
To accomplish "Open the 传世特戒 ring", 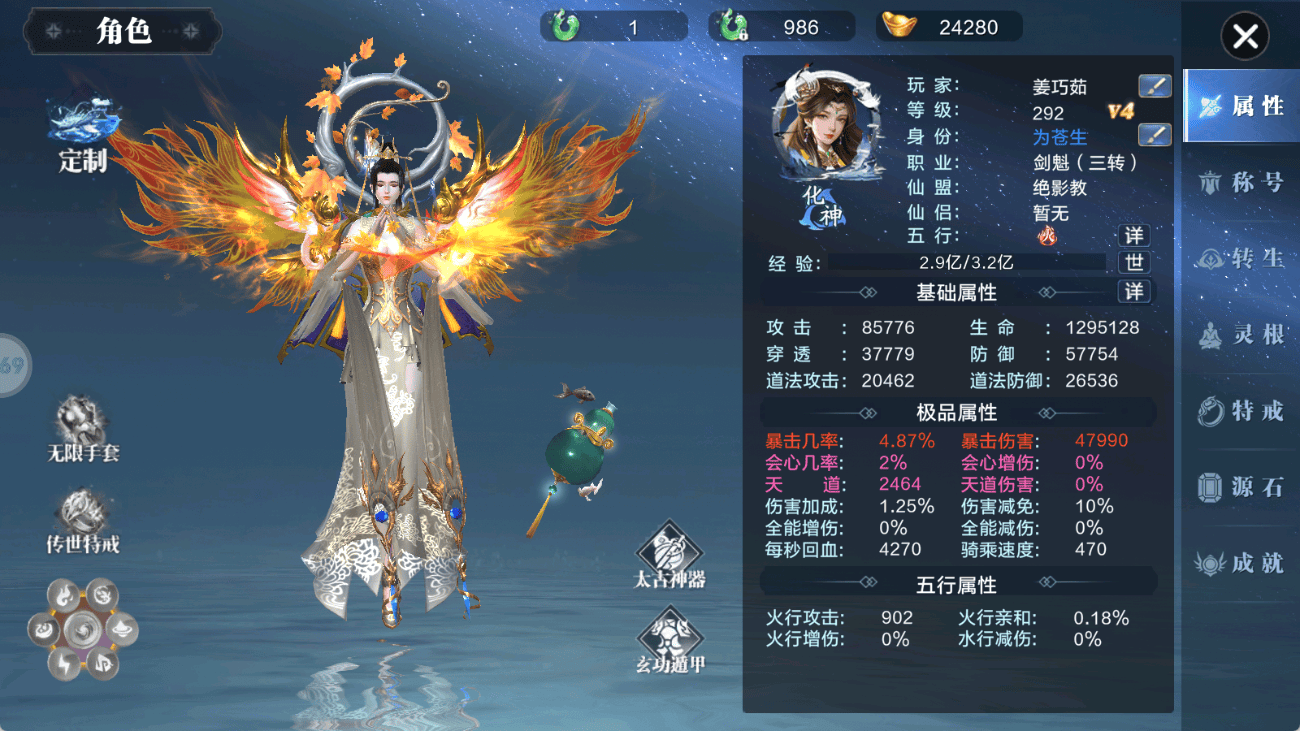I will tap(83, 520).
